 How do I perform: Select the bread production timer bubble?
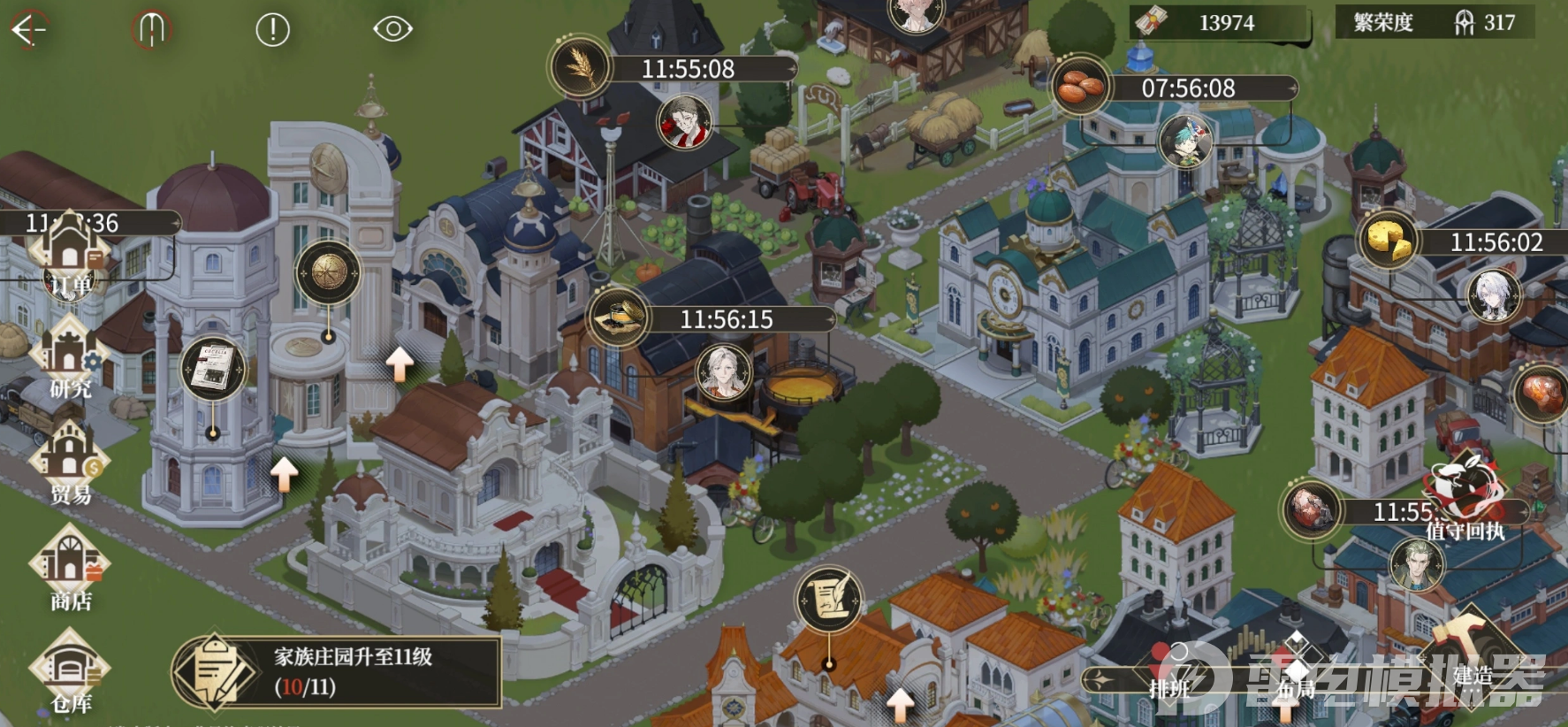1081,87
